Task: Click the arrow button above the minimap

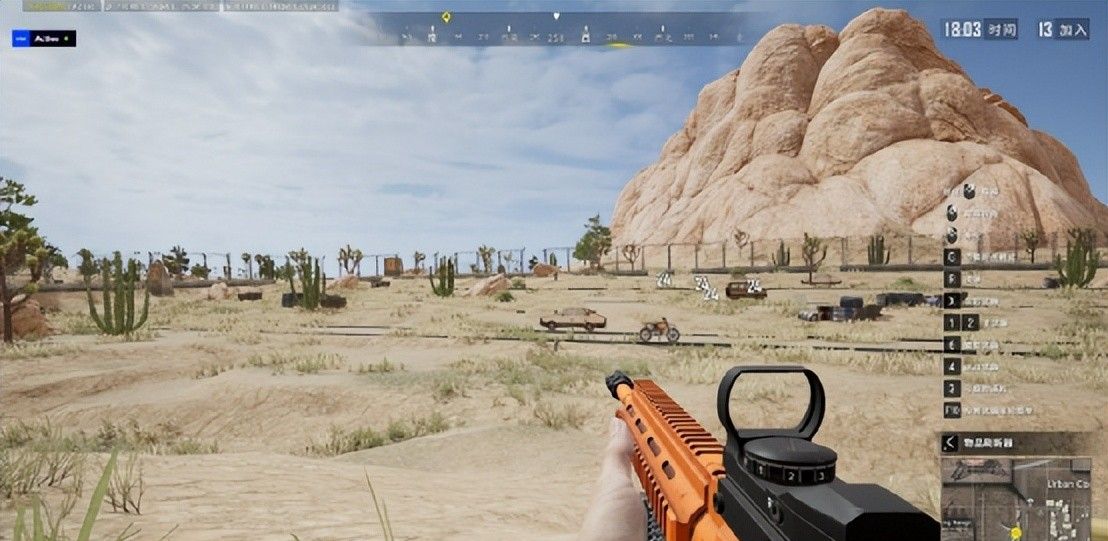Action: [x=950, y=443]
